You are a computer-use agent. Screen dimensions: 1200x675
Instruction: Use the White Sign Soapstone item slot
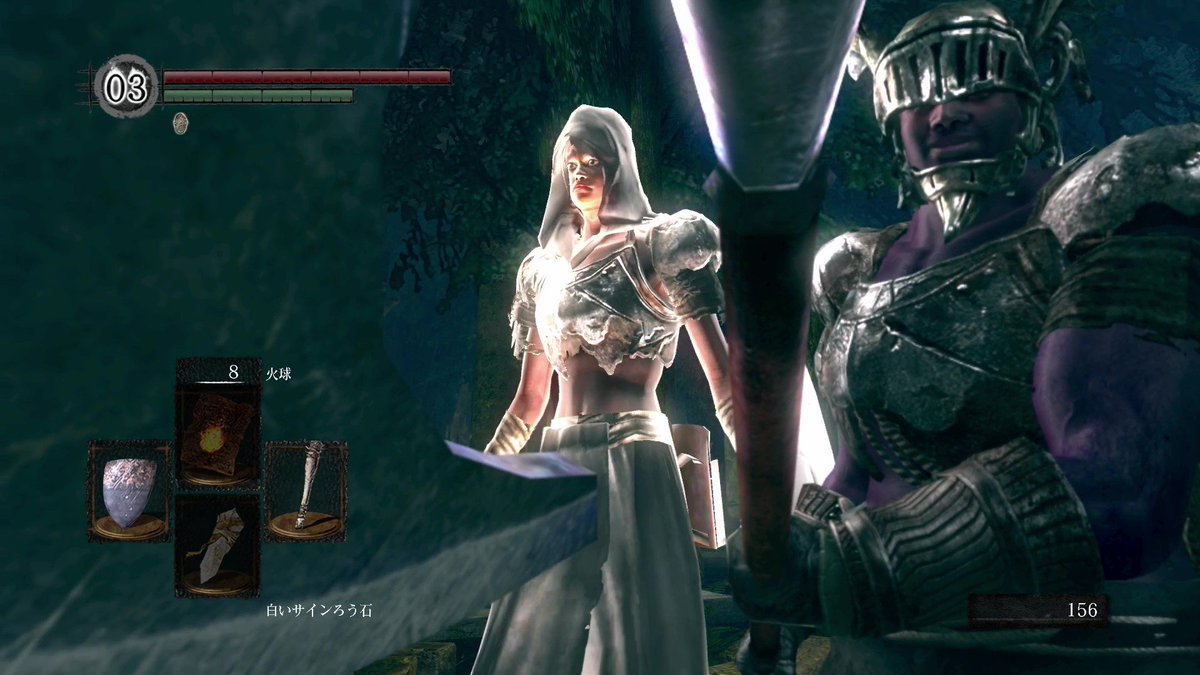pyautogui.click(x=218, y=546)
